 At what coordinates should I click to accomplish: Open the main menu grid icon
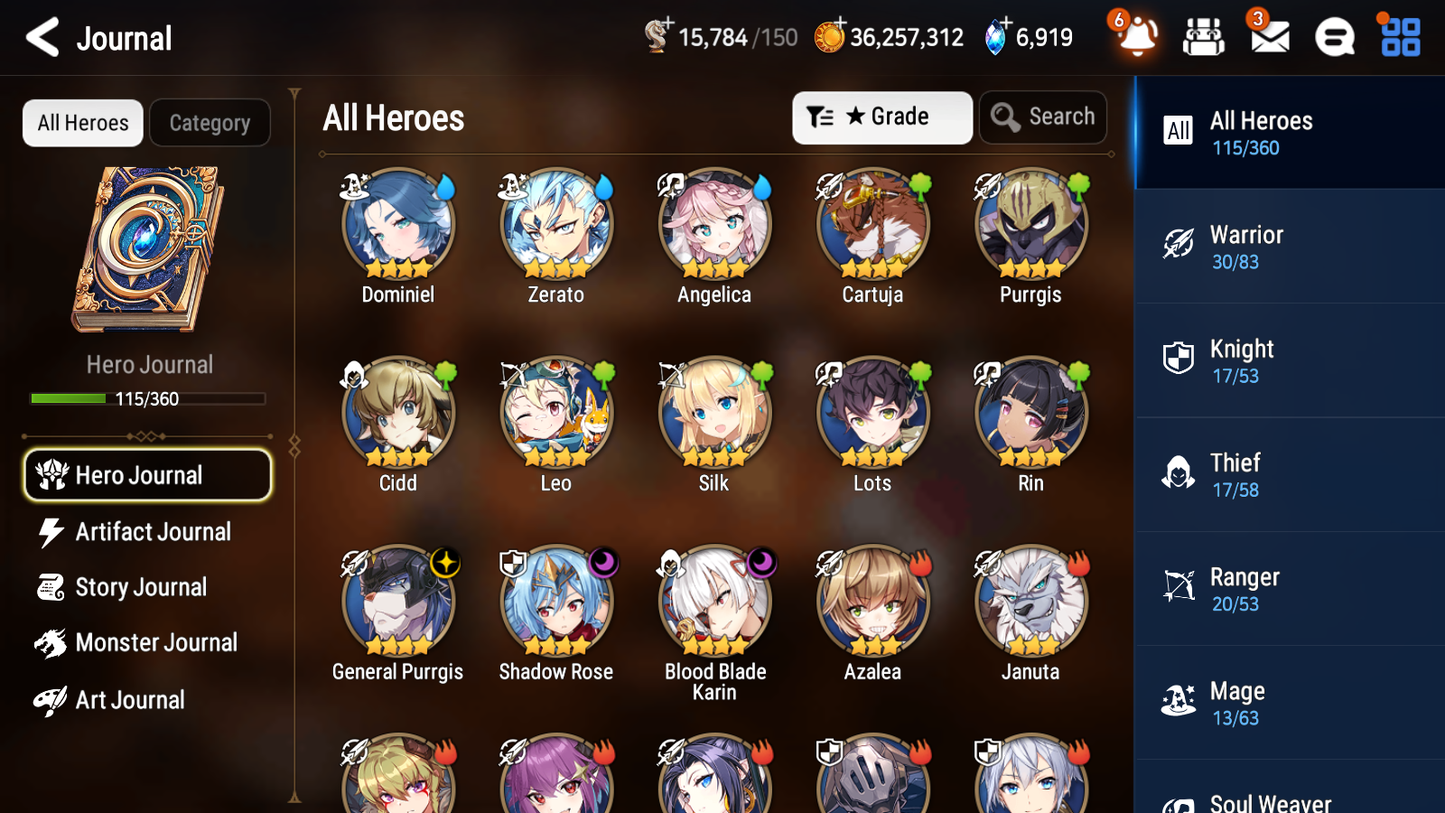tap(1398, 38)
